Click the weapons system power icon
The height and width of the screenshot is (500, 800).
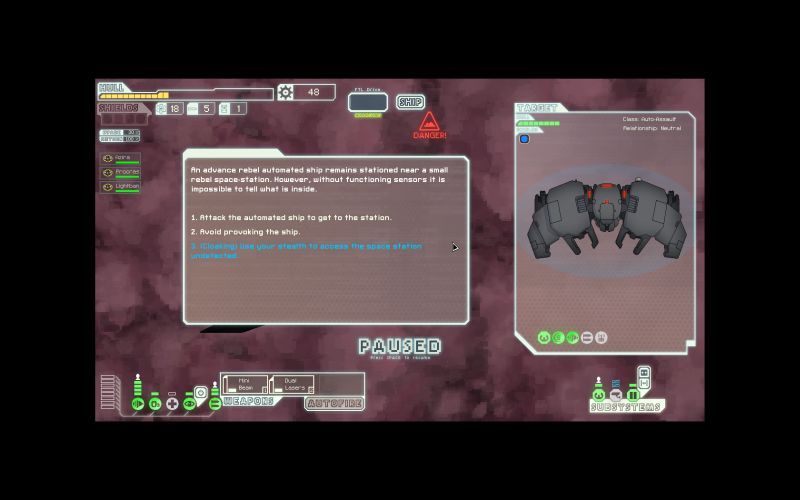point(214,403)
